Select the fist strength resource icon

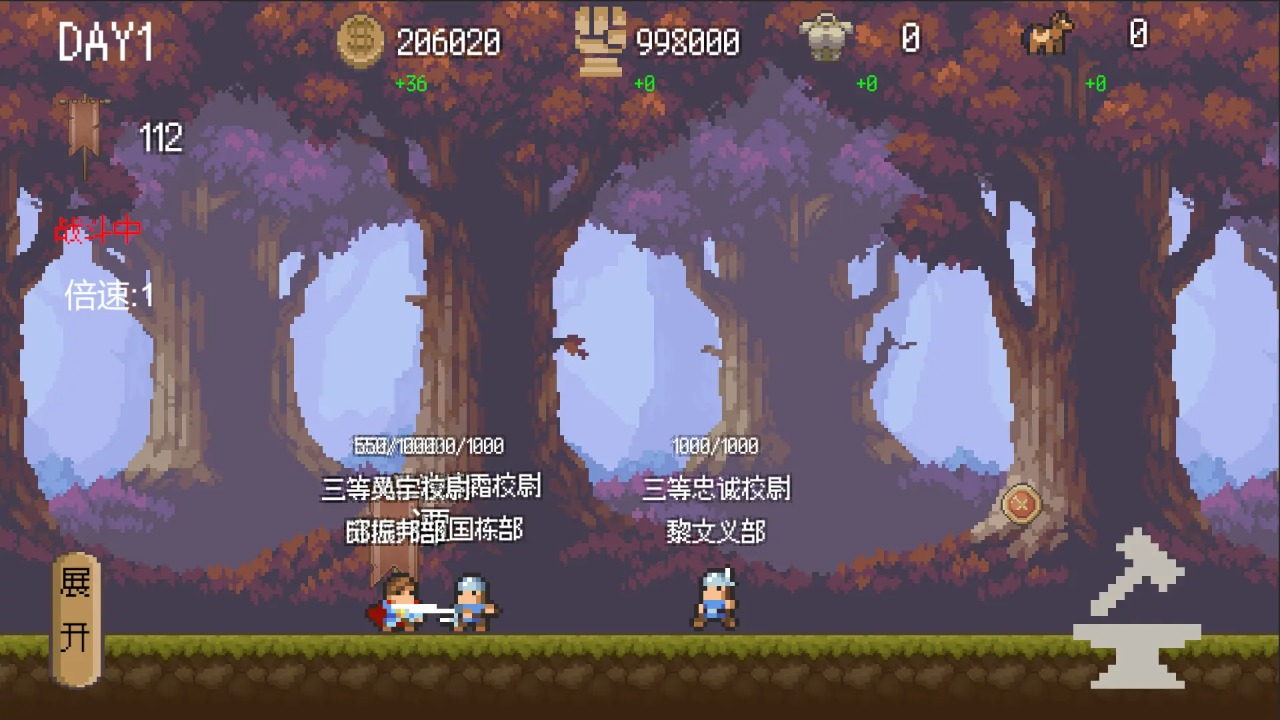pos(601,40)
